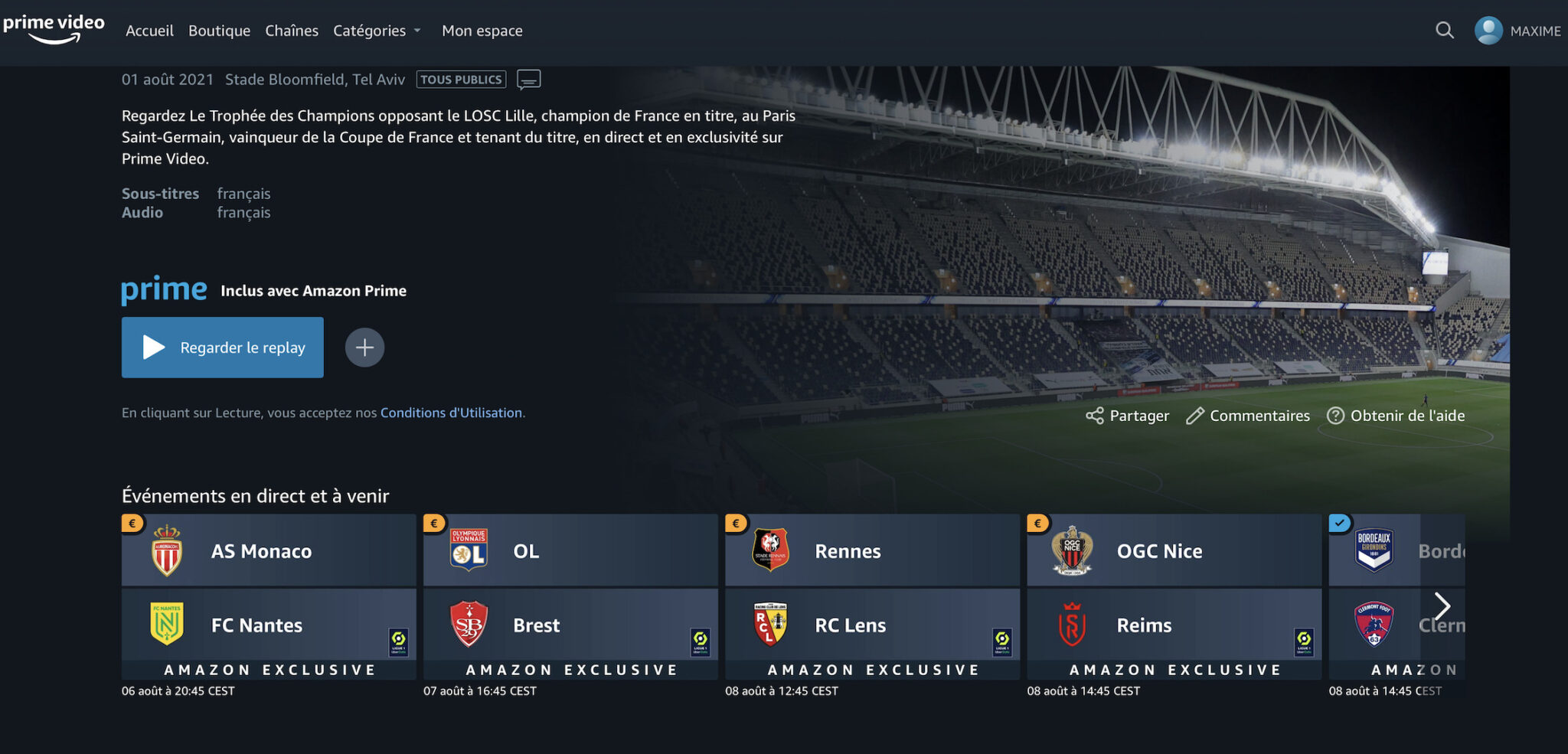Play with Regarder le replay

click(x=222, y=348)
